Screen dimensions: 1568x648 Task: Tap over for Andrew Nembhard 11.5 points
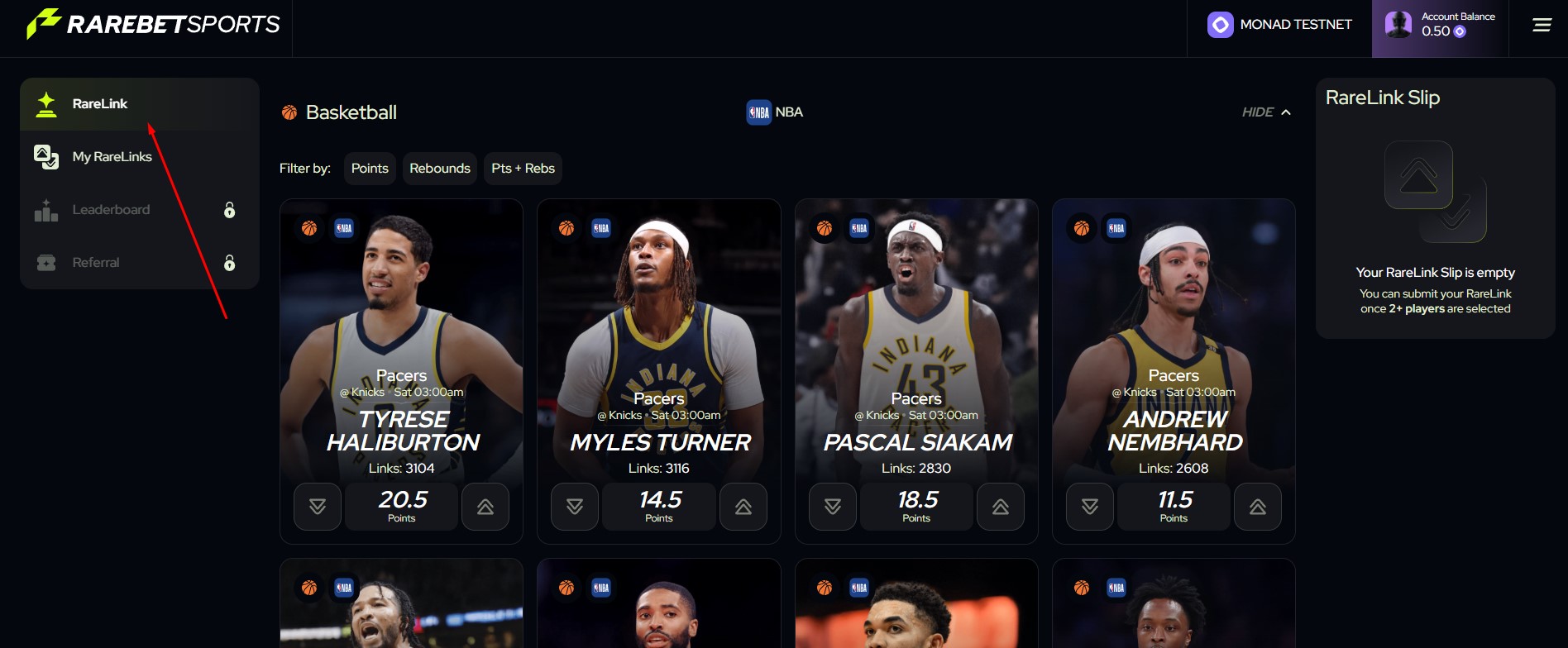1258,507
